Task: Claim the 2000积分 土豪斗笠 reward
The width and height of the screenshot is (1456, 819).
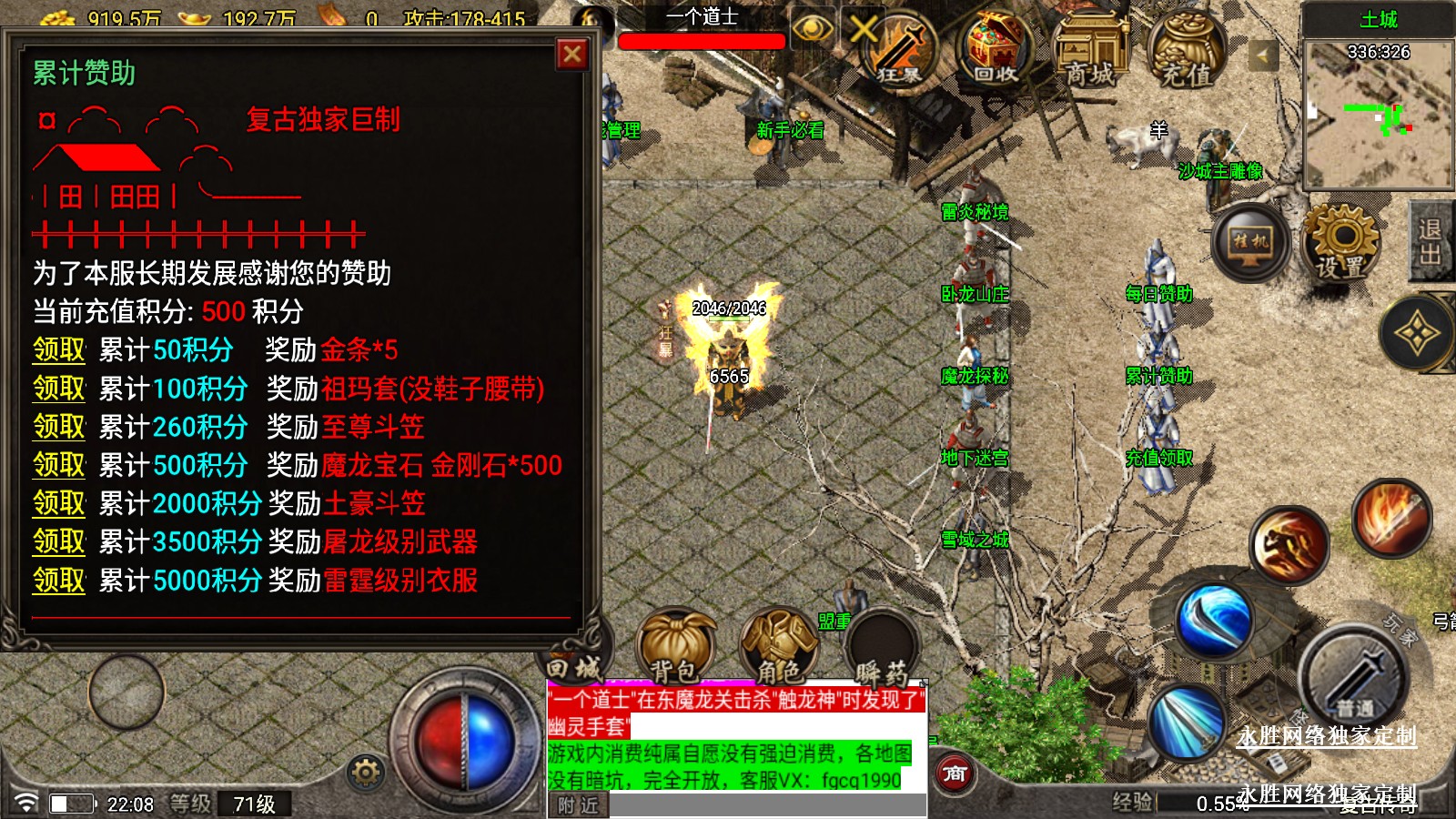Action: coord(59,503)
